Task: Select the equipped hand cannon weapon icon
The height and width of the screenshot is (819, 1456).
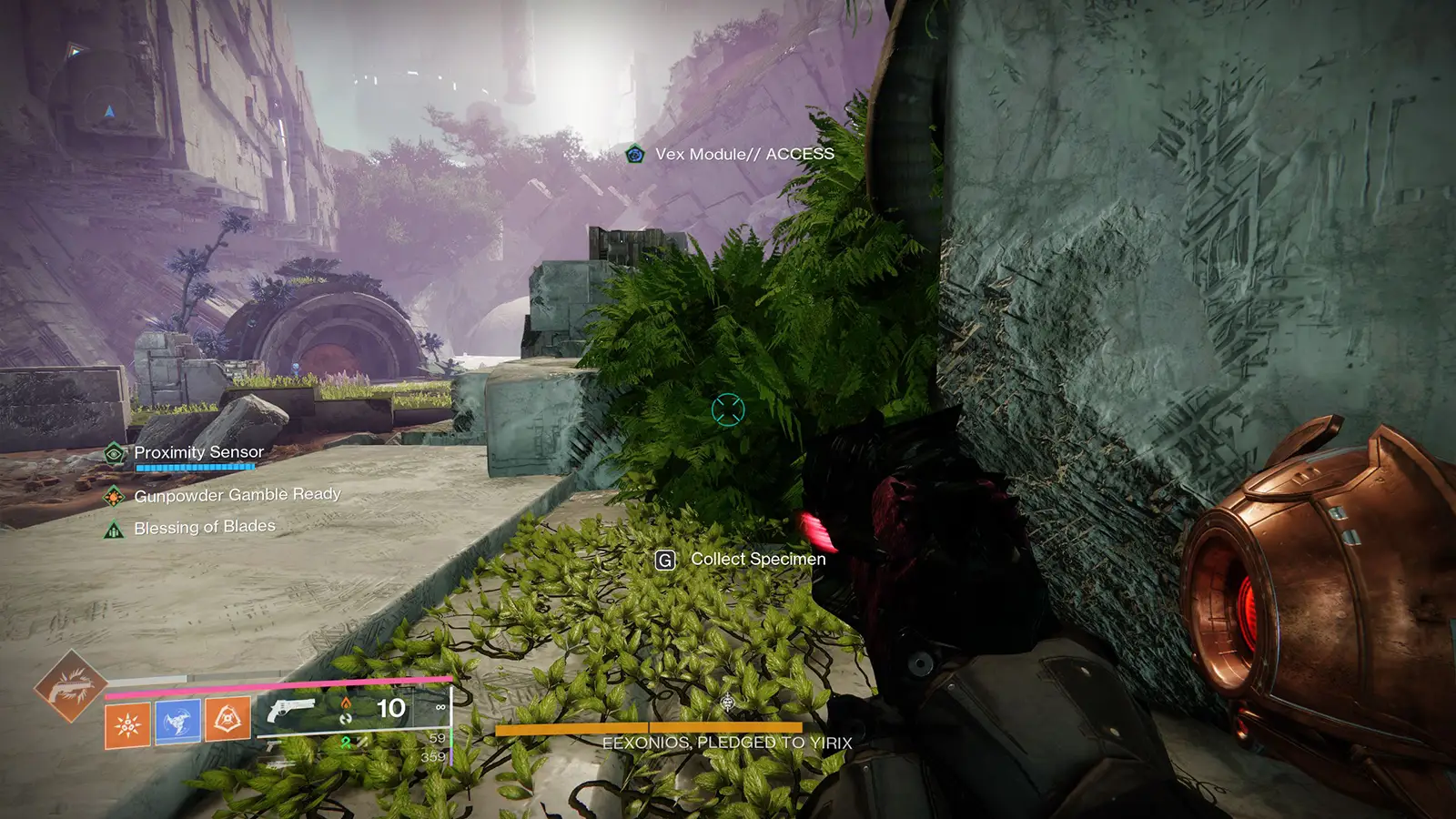Action: 289,712
